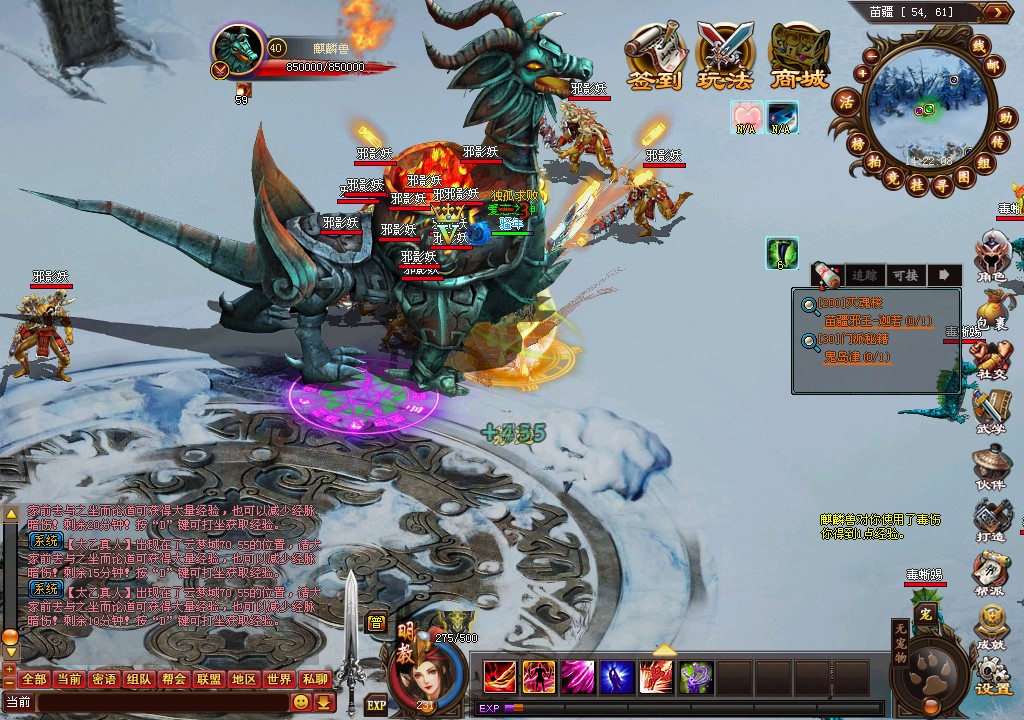Click the 苗疆邪王-迦若 quest tracker link

[878, 321]
